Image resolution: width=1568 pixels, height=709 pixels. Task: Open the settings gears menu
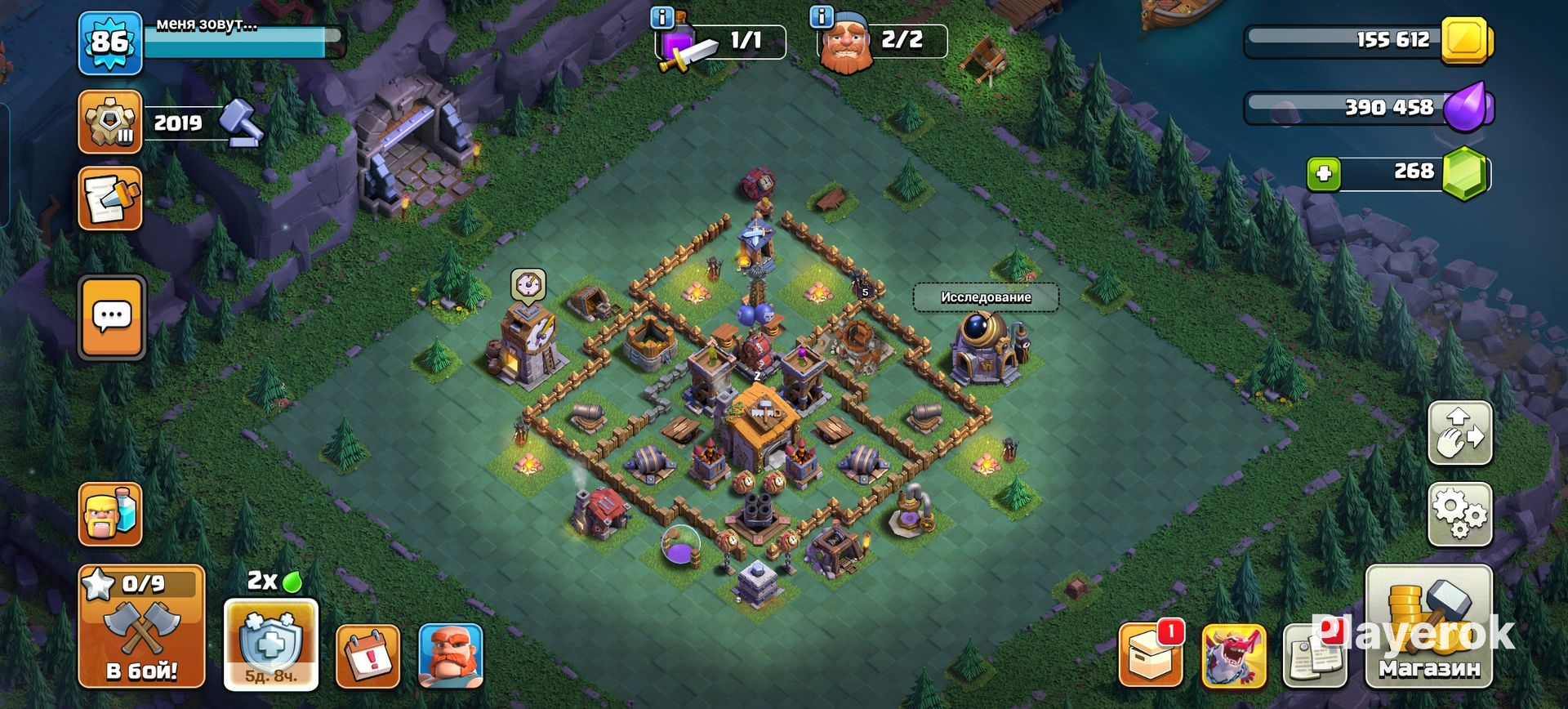[x=1459, y=515]
